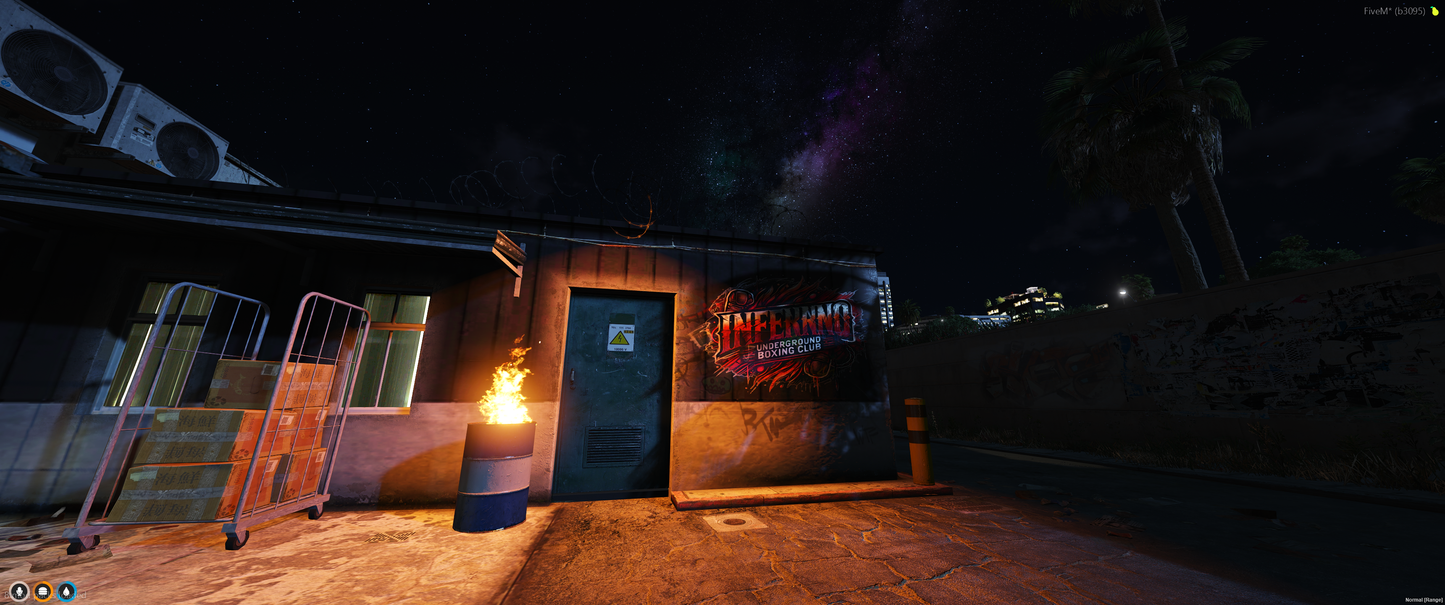Click the yellow pear FiveM icon
Viewport: 1445px width, 605px height.
(1434, 11)
